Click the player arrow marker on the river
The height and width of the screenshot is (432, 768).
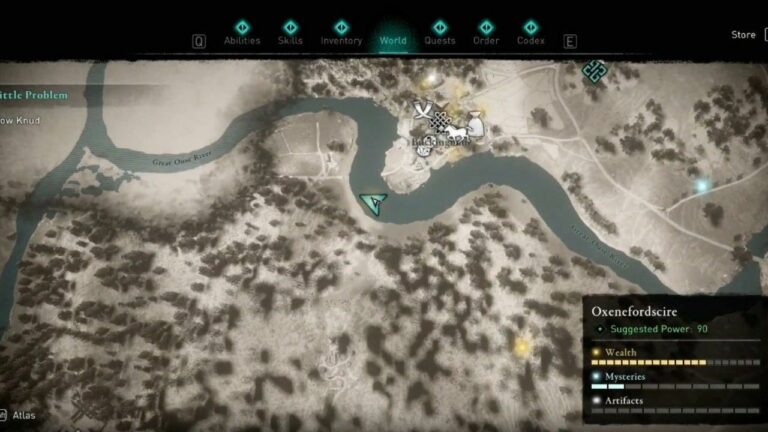click(374, 204)
